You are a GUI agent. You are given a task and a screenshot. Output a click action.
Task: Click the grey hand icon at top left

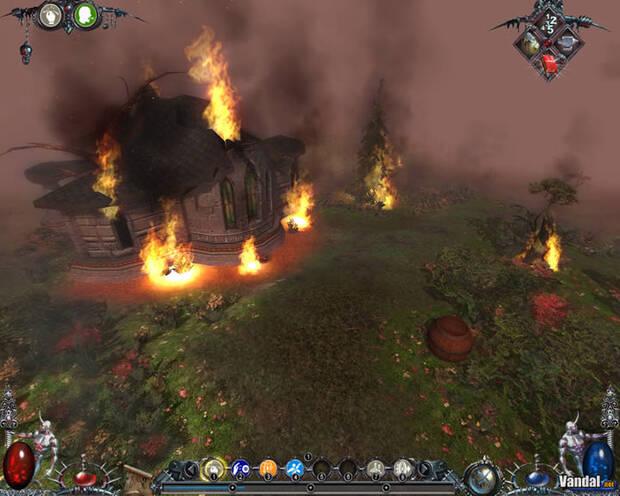pos(50,15)
